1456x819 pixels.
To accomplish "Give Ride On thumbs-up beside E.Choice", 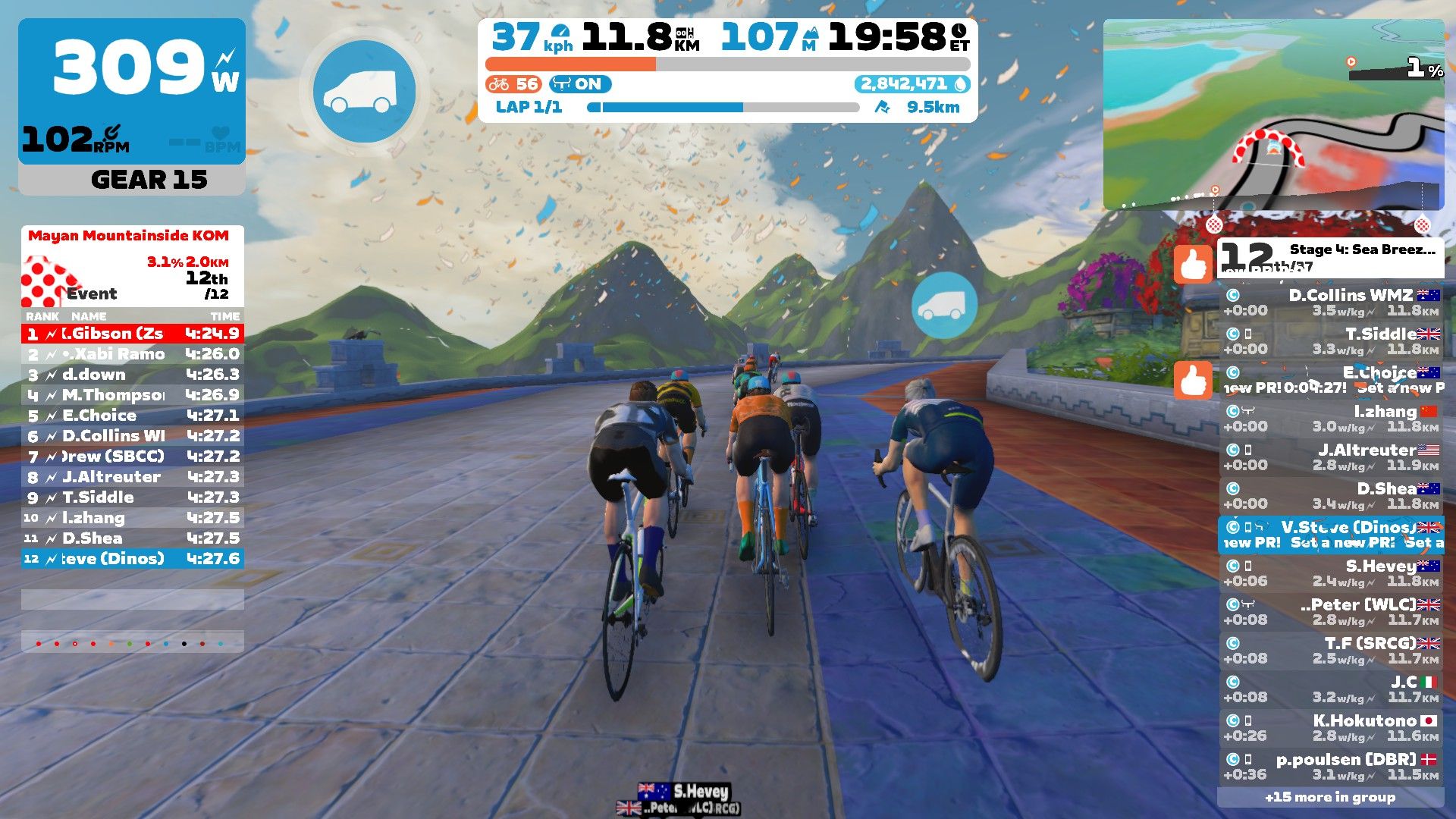I will pos(1193,380).
